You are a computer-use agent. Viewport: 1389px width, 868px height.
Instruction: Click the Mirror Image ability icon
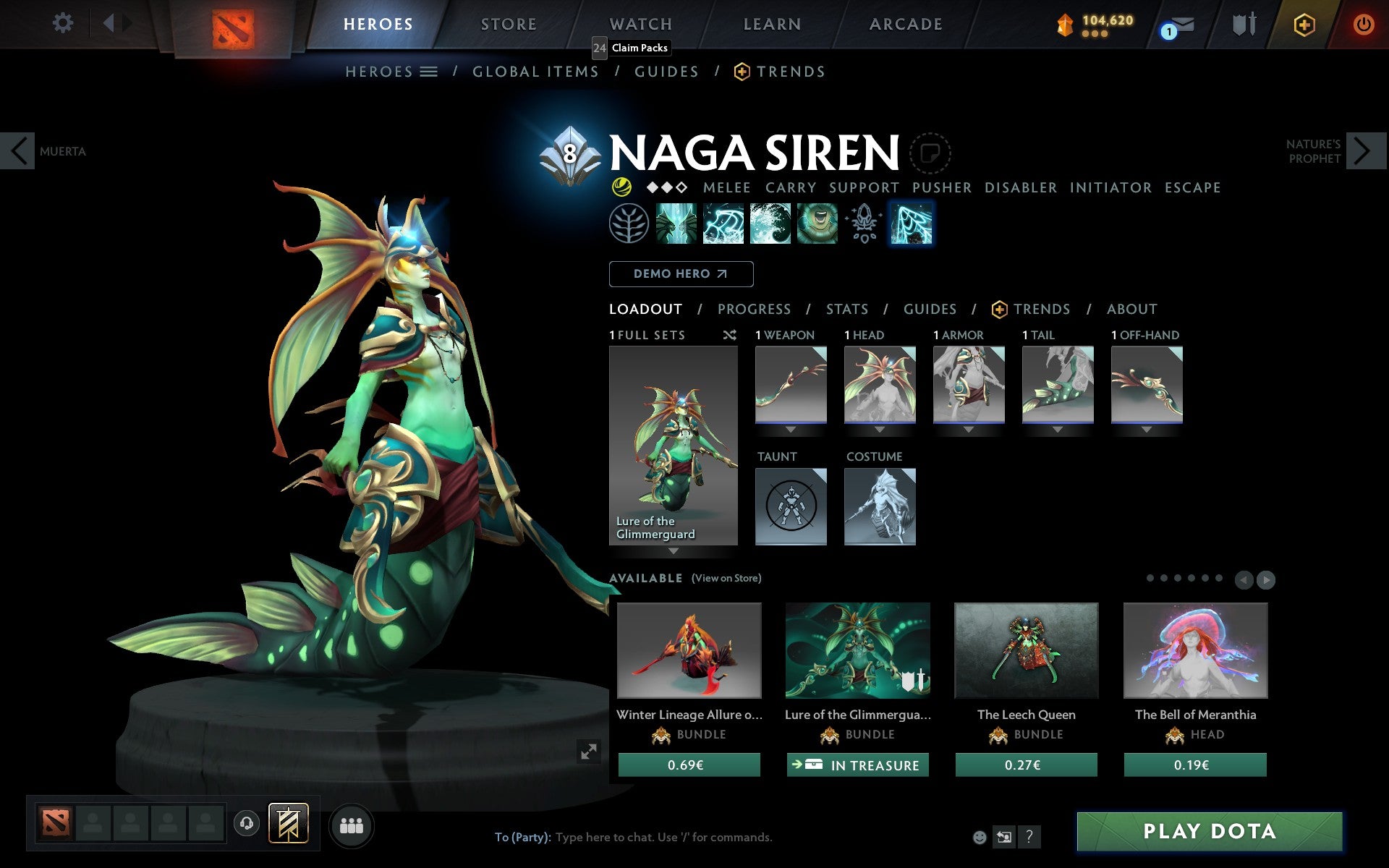point(676,225)
